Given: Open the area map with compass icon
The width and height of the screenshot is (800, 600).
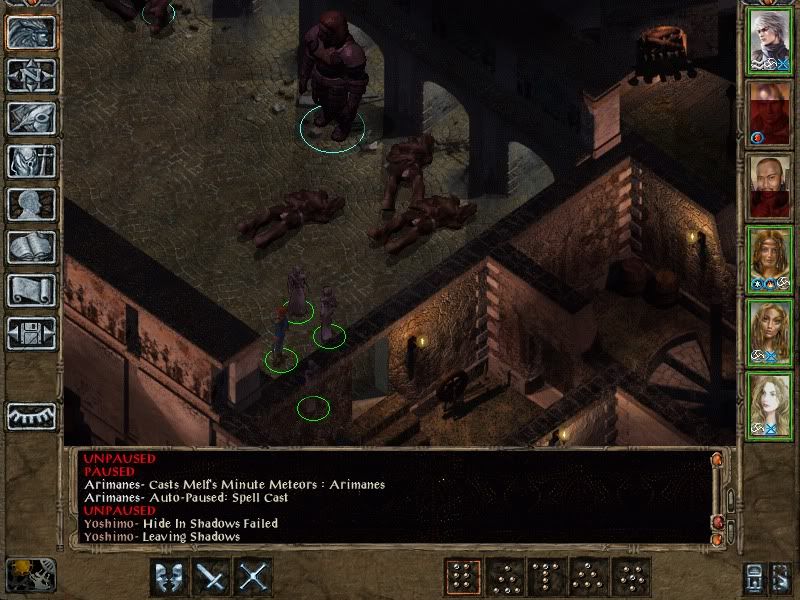Looking at the screenshot, I should [x=31, y=76].
